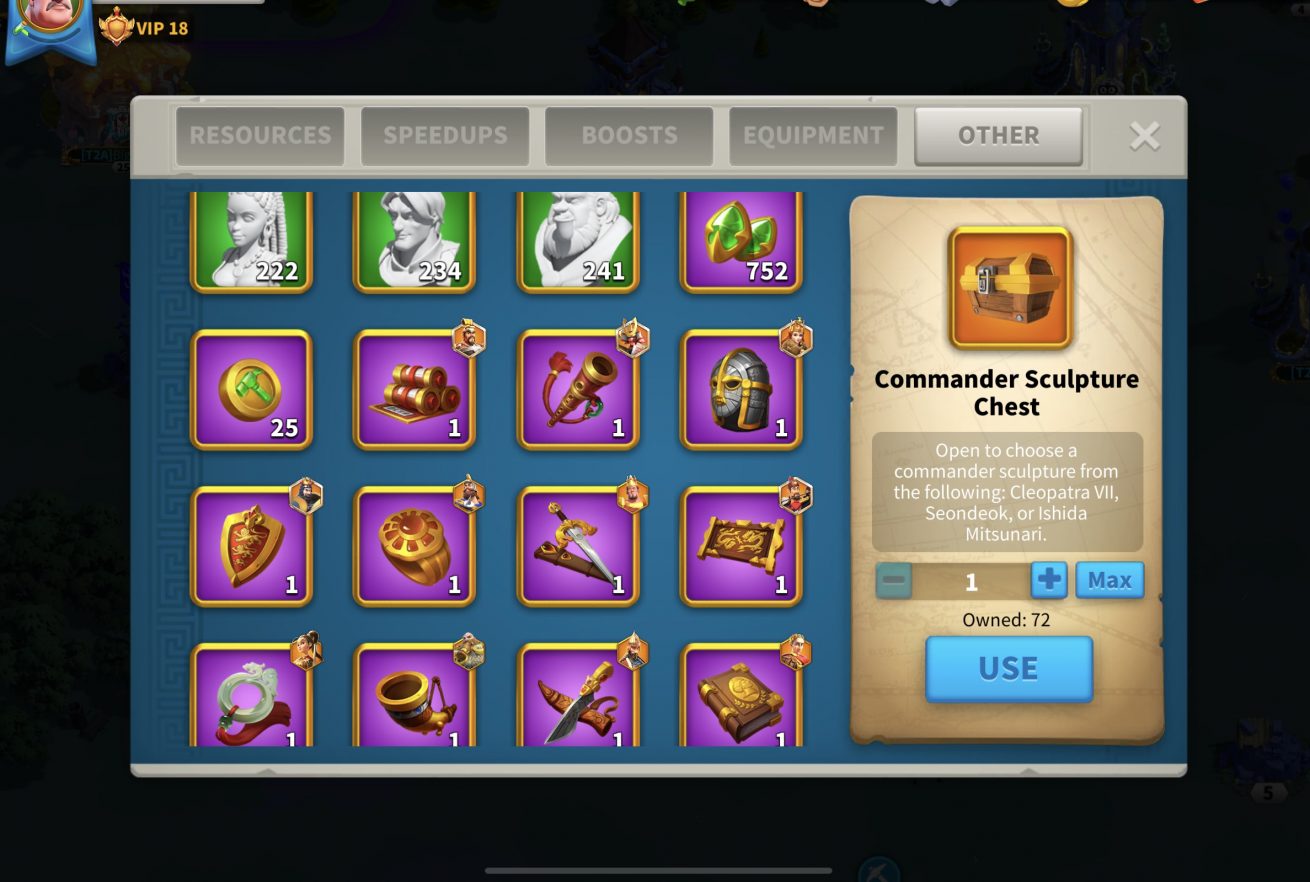Screen dimensions: 1310x882
Task: Select the Equipment tab
Action: click(x=813, y=136)
